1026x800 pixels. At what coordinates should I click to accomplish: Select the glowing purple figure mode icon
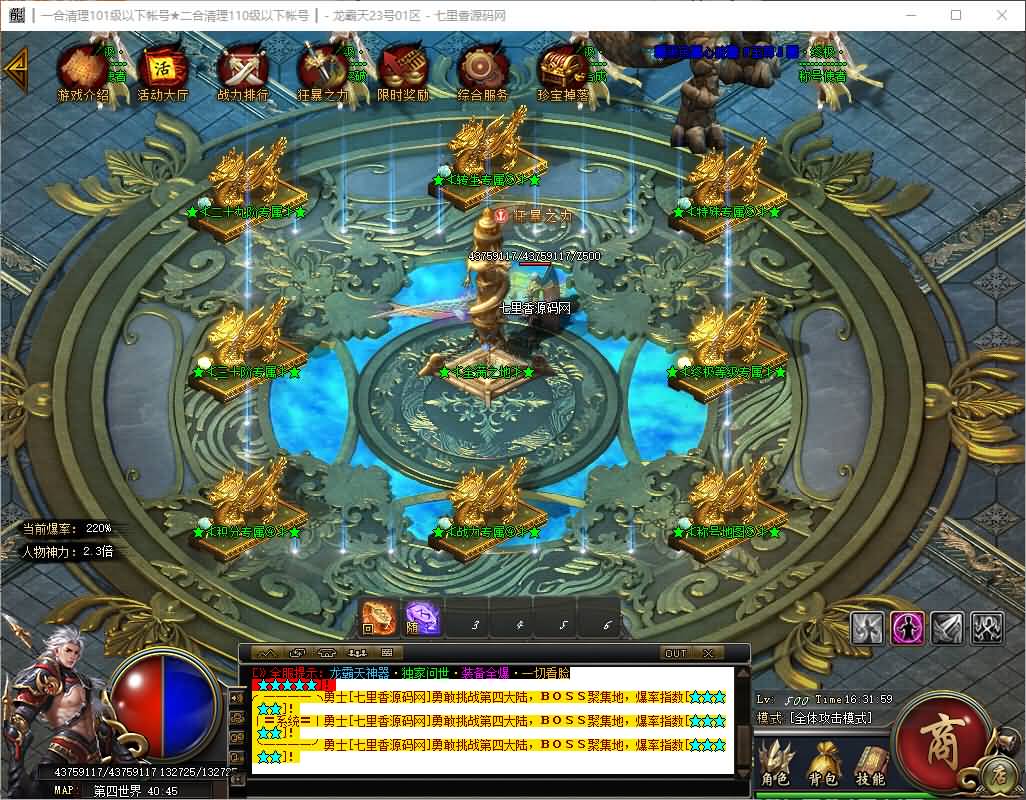tap(907, 627)
